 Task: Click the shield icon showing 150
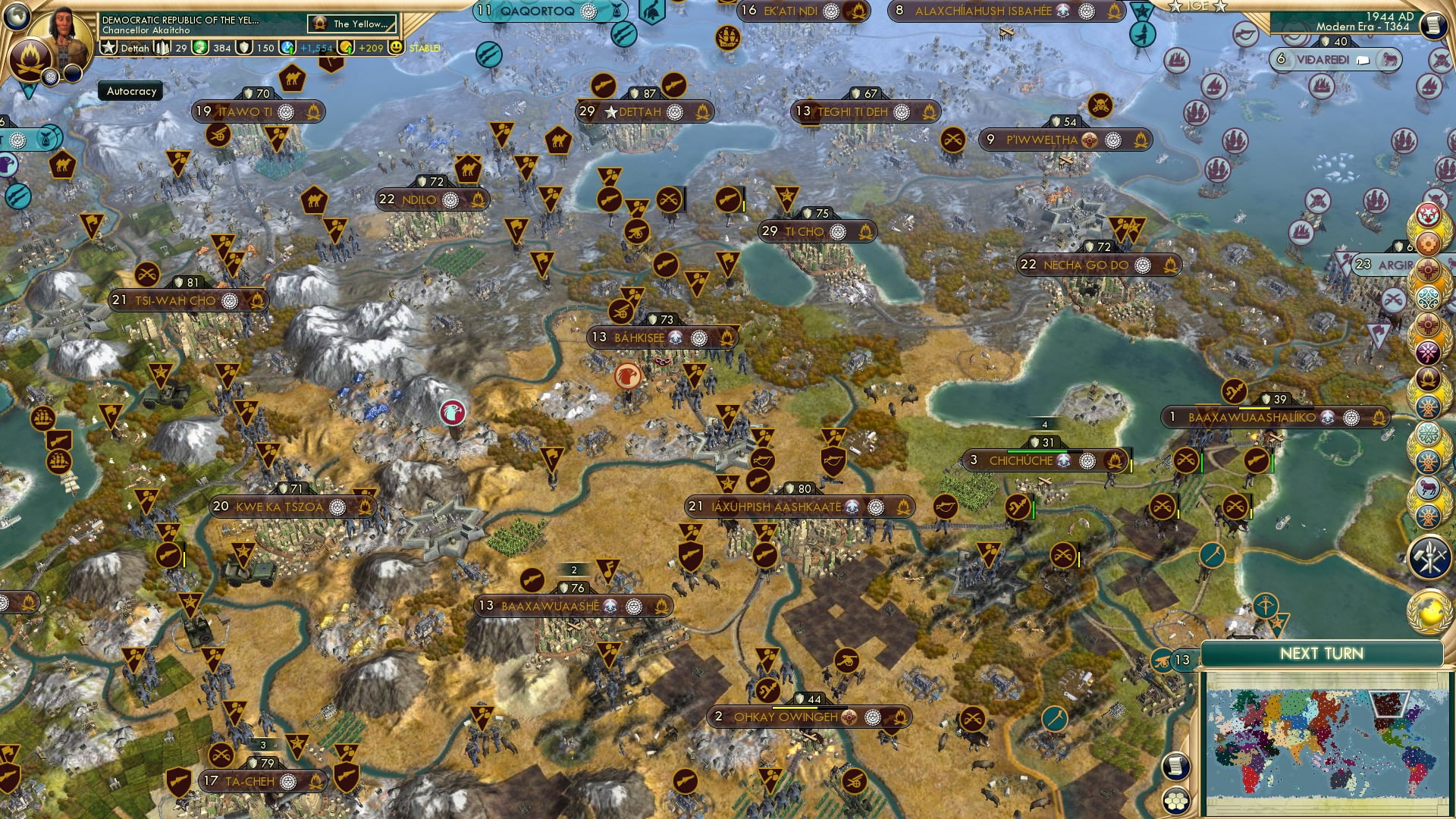pos(243,48)
